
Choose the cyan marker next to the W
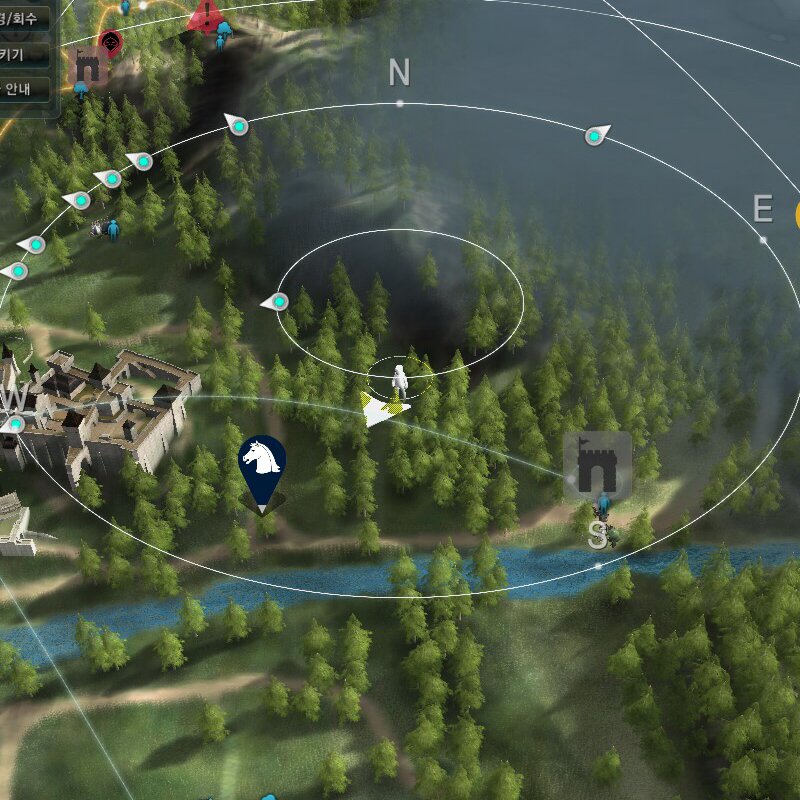coord(15,425)
